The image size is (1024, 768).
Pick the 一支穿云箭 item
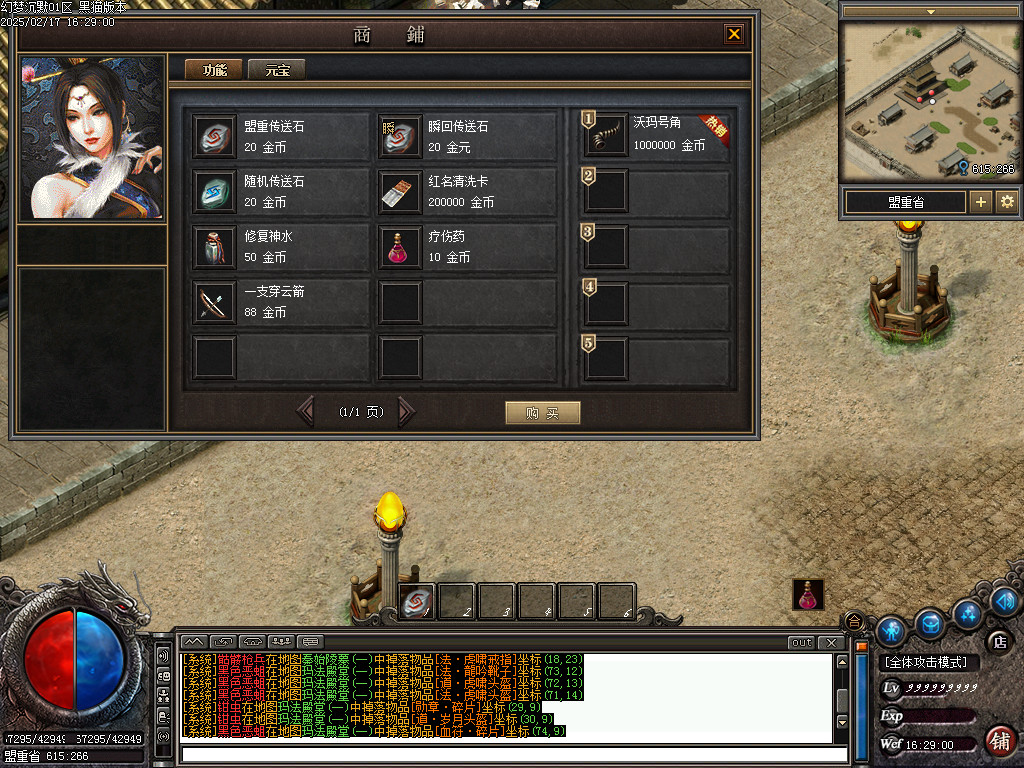coord(282,302)
